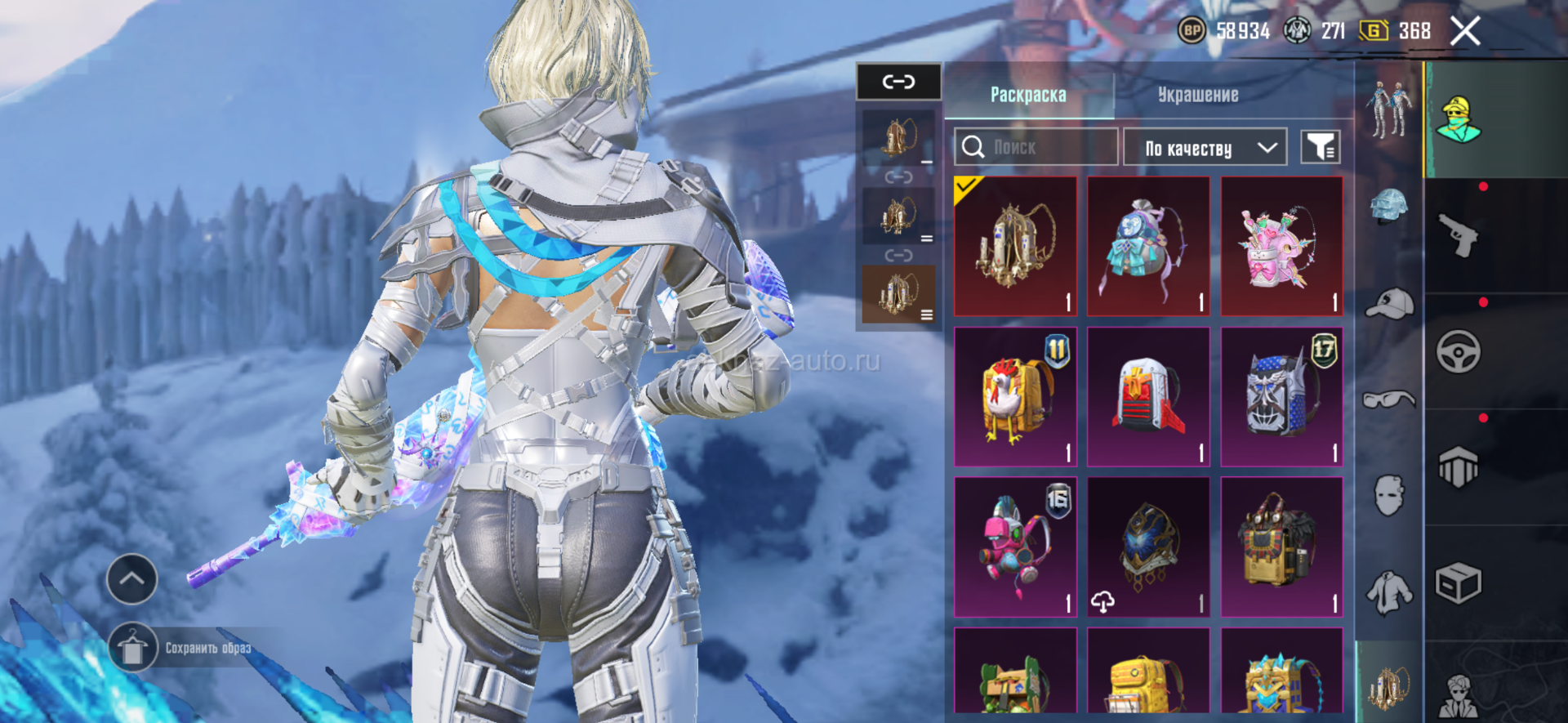Image resolution: width=1568 pixels, height=723 pixels.
Task: Select the pink robot backpack skin
Action: pyautogui.click(x=1015, y=547)
